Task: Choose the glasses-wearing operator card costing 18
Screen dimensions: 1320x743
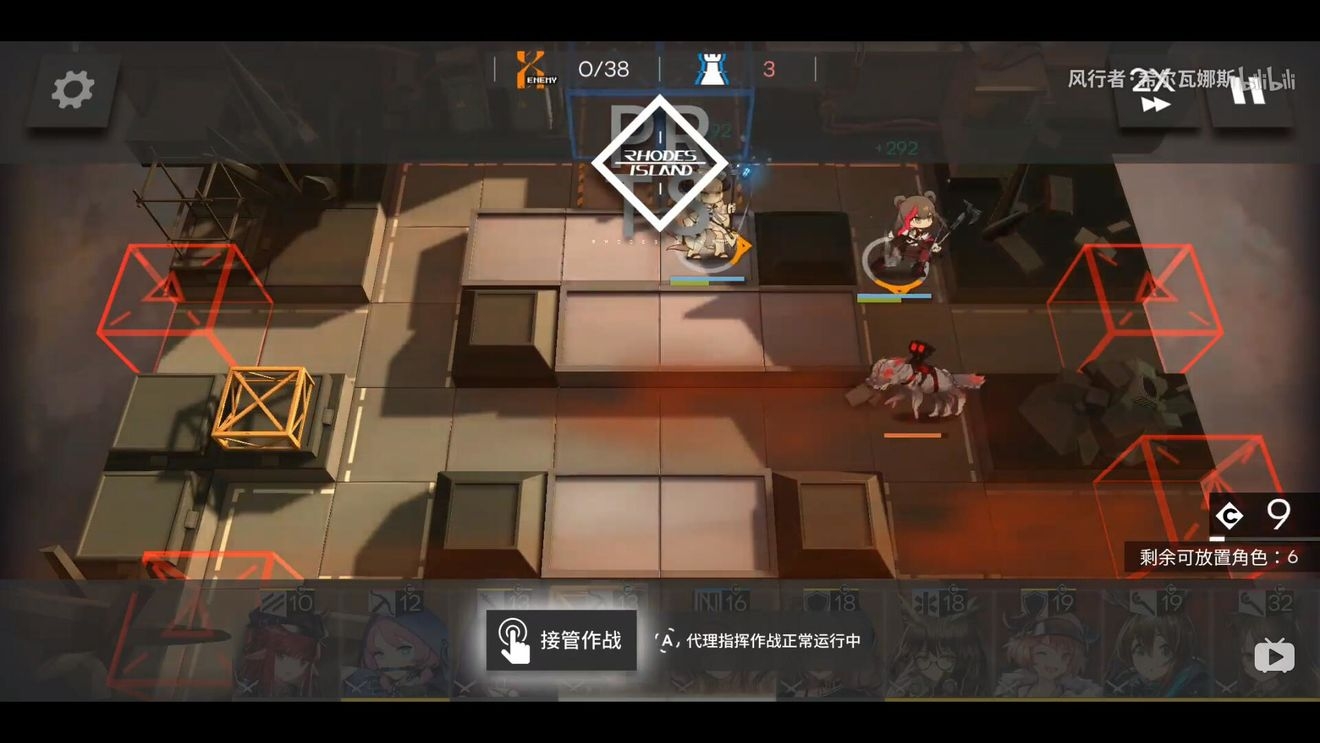Action: (x=938, y=645)
